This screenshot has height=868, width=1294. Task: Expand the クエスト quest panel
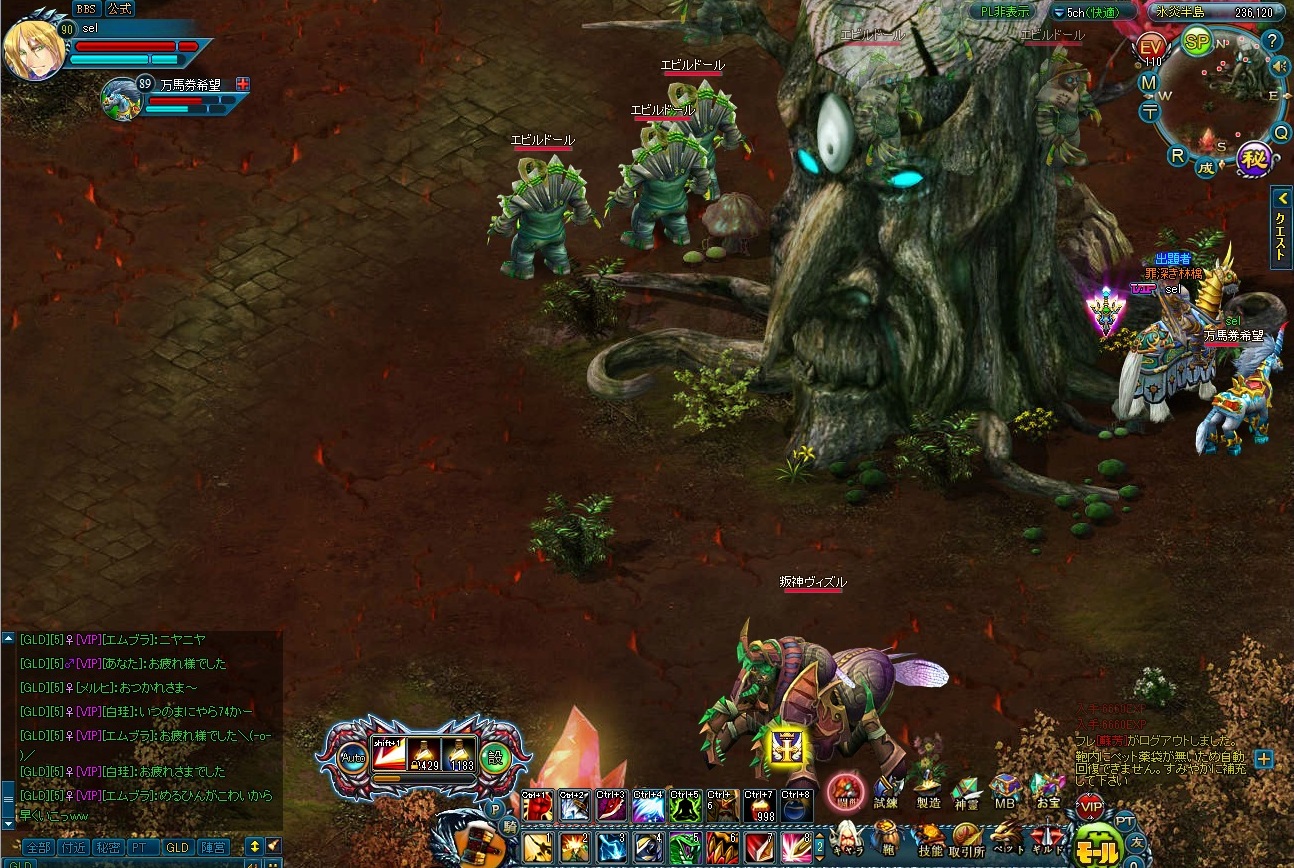tap(1281, 227)
